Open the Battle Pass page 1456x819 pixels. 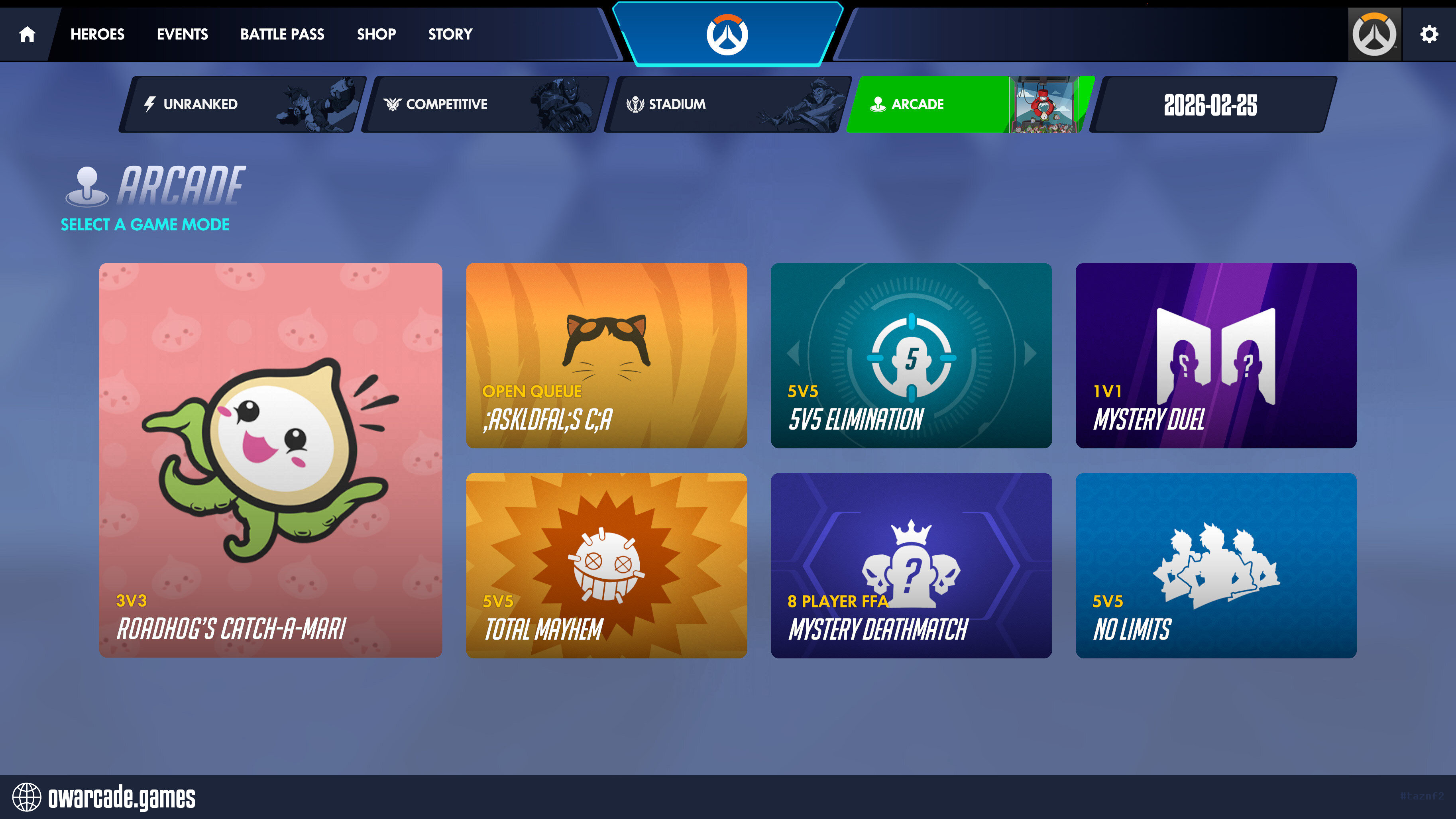click(282, 35)
